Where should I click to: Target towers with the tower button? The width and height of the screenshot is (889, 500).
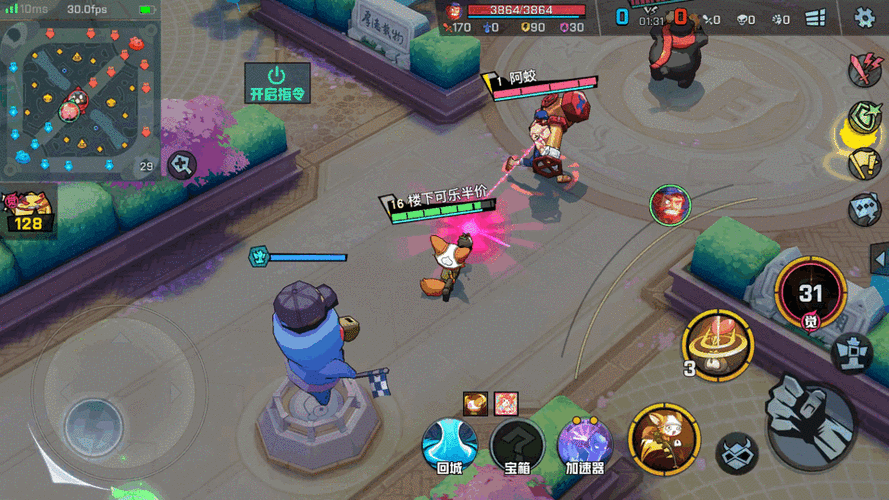[x=852, y=351]
